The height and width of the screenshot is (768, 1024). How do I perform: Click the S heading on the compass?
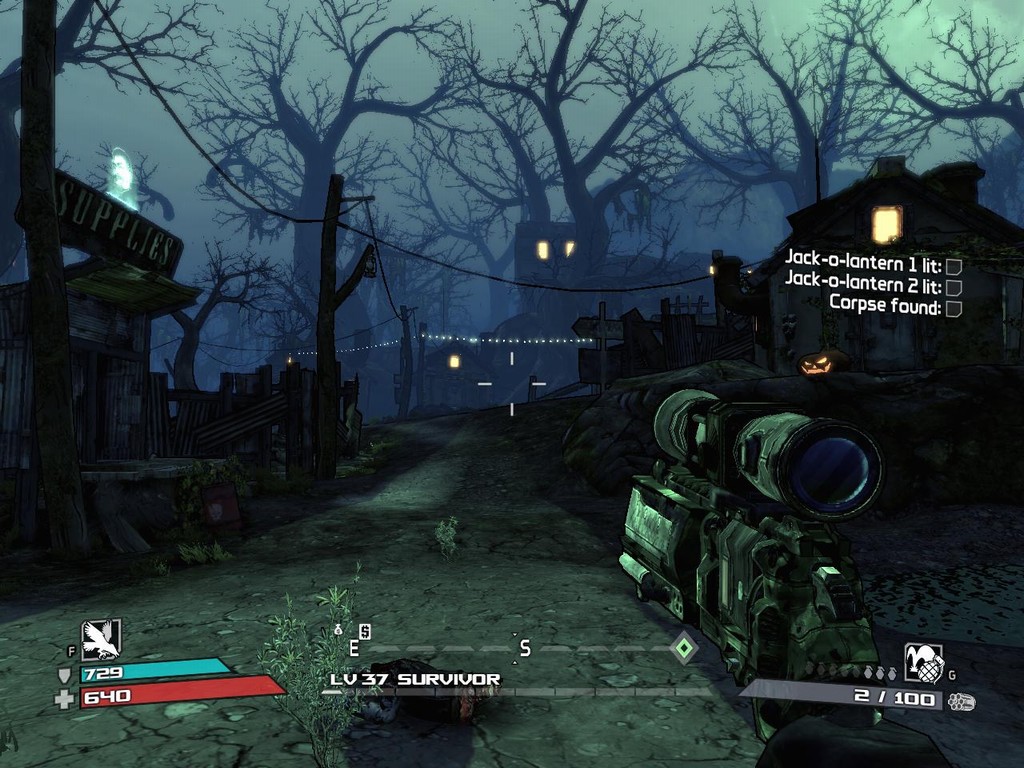(524, 649)
